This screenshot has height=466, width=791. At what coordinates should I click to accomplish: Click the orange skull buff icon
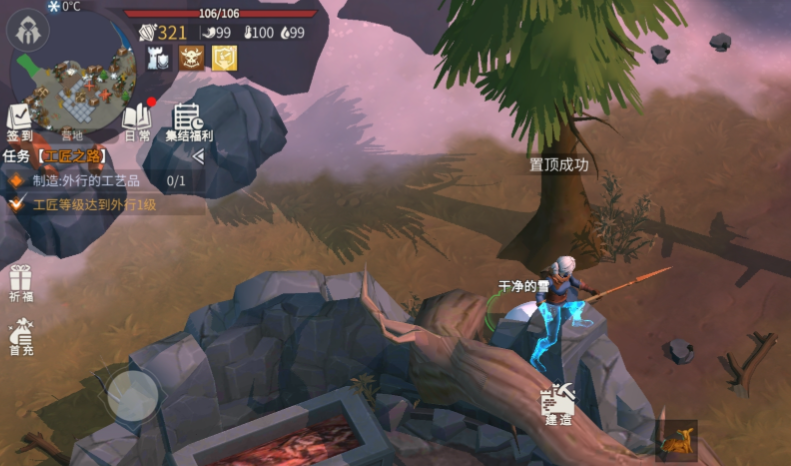(191, 58)
